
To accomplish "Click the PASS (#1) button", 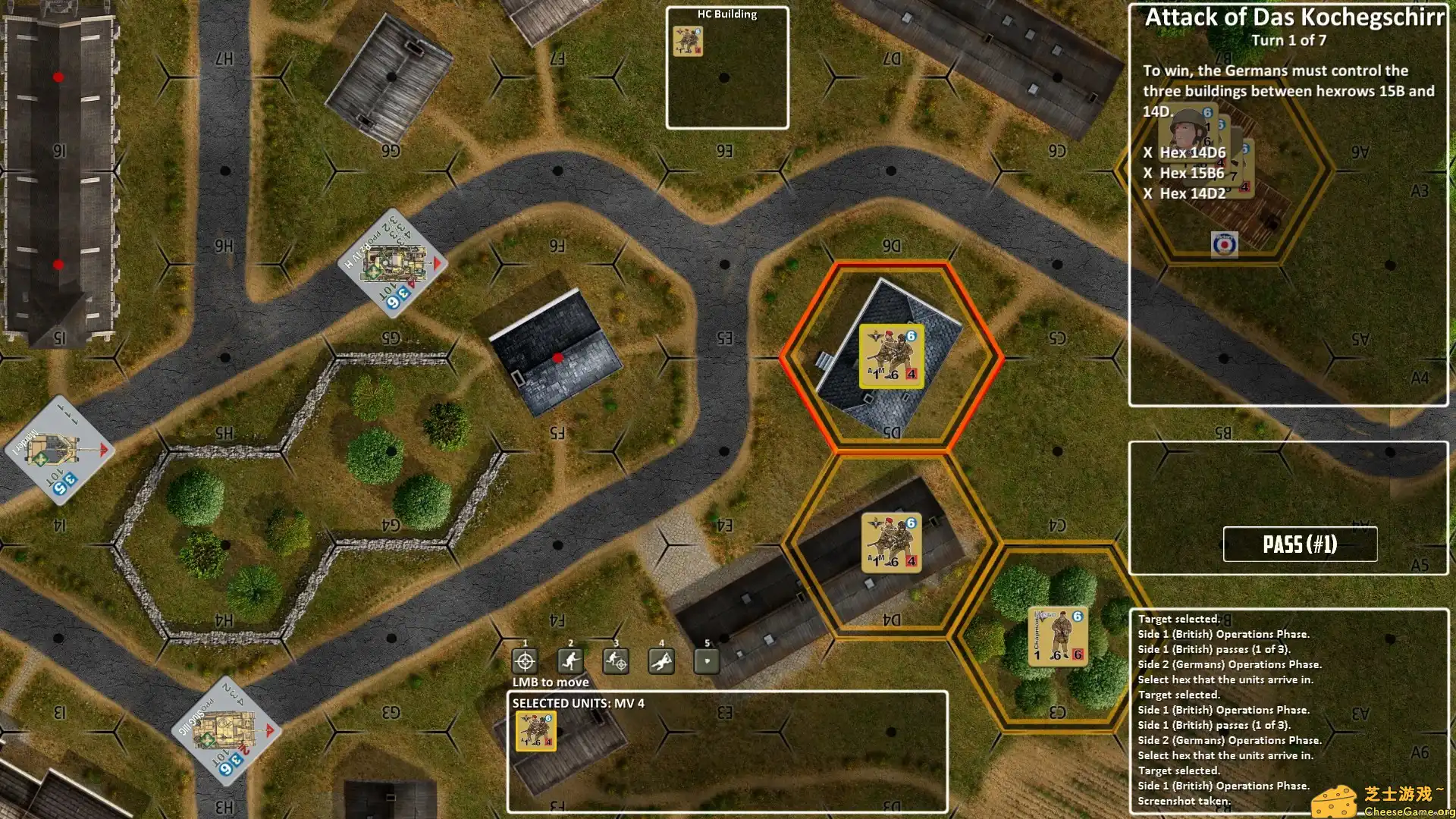I will click(1300, 544).
